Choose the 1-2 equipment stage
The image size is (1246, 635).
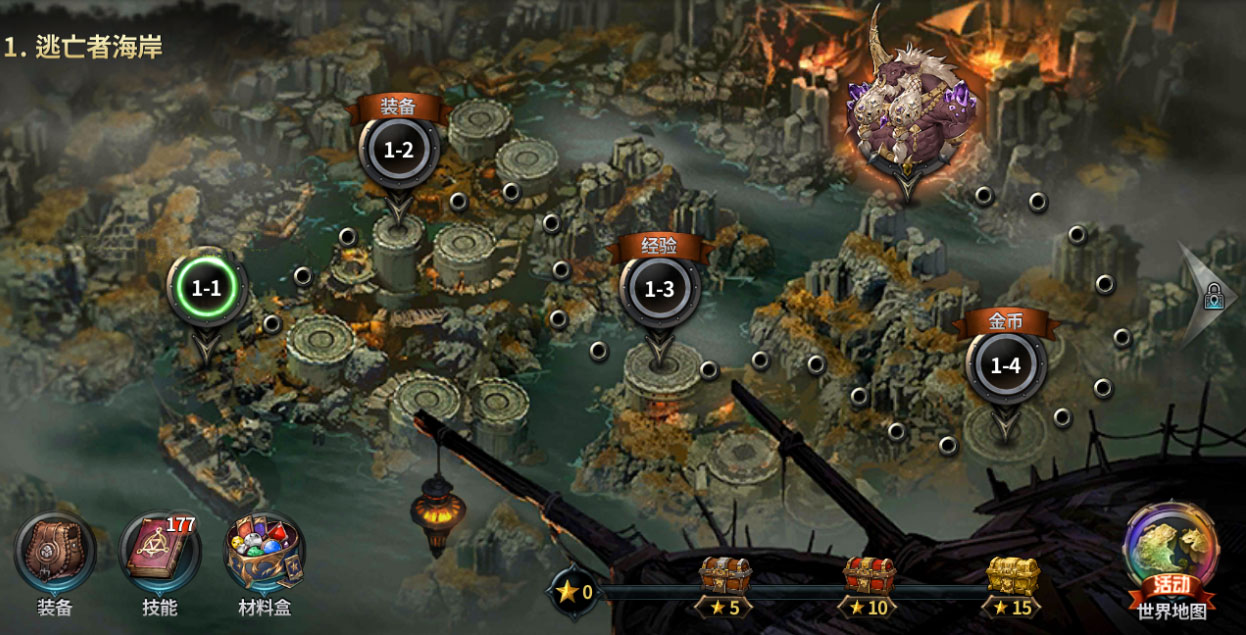(398, 151)
